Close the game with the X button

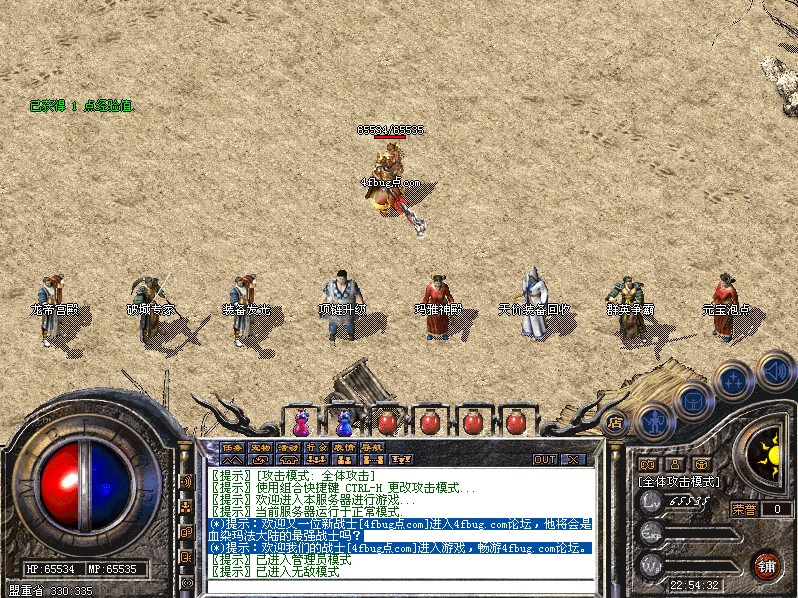coord(573,460)
